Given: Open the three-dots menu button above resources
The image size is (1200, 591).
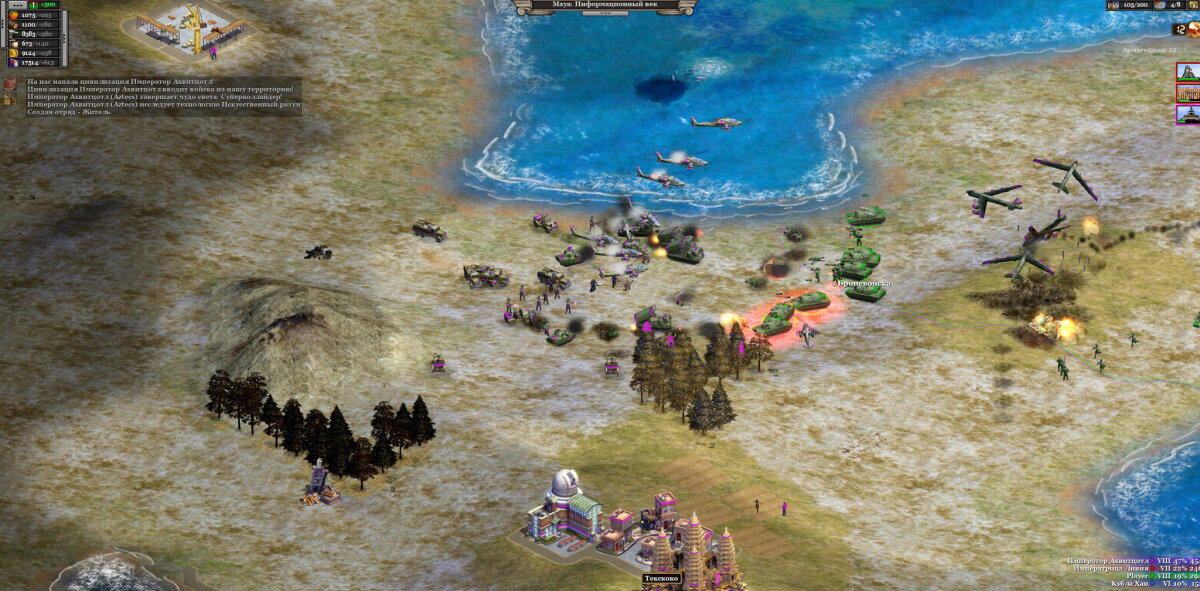Looking at the screenshot, I should pos(17,5).
